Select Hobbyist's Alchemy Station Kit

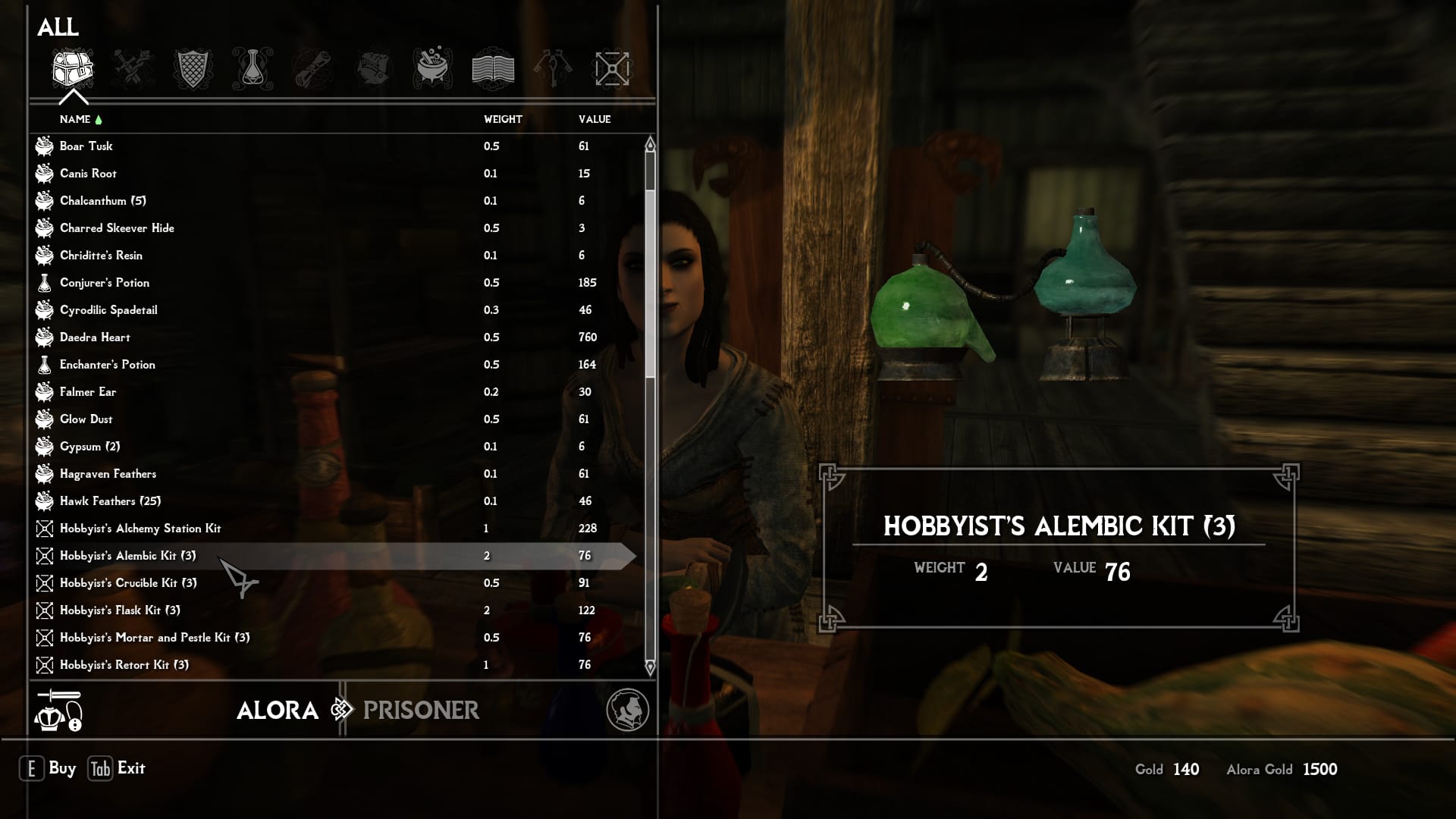pos(140,529)
